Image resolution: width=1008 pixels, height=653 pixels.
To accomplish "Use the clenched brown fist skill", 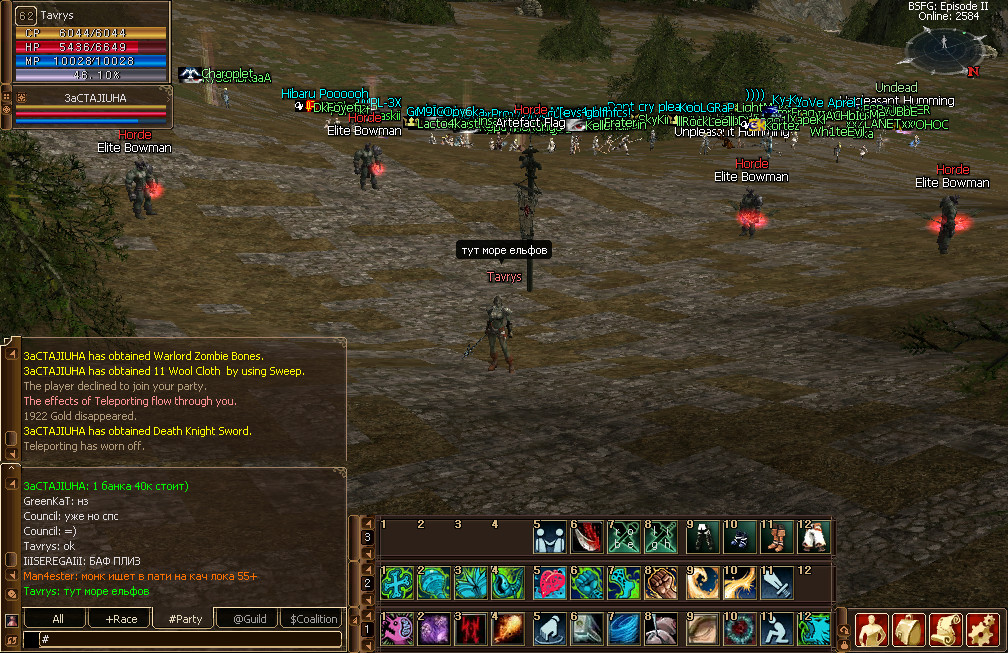I will [661, 583].
